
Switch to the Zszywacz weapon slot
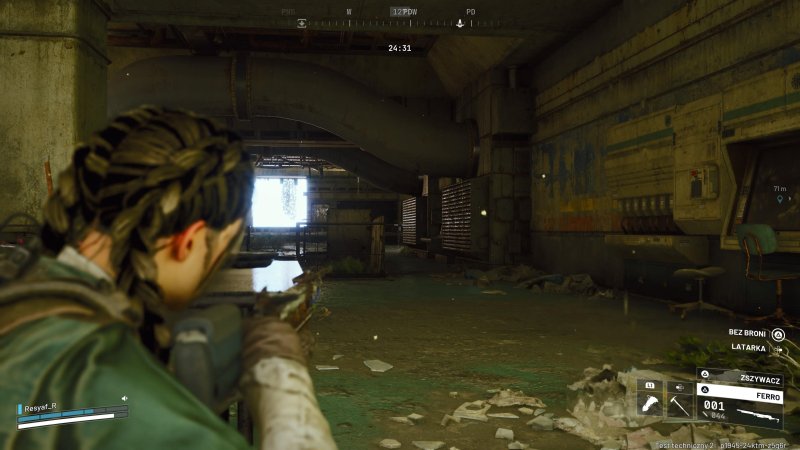coord(741,378)
